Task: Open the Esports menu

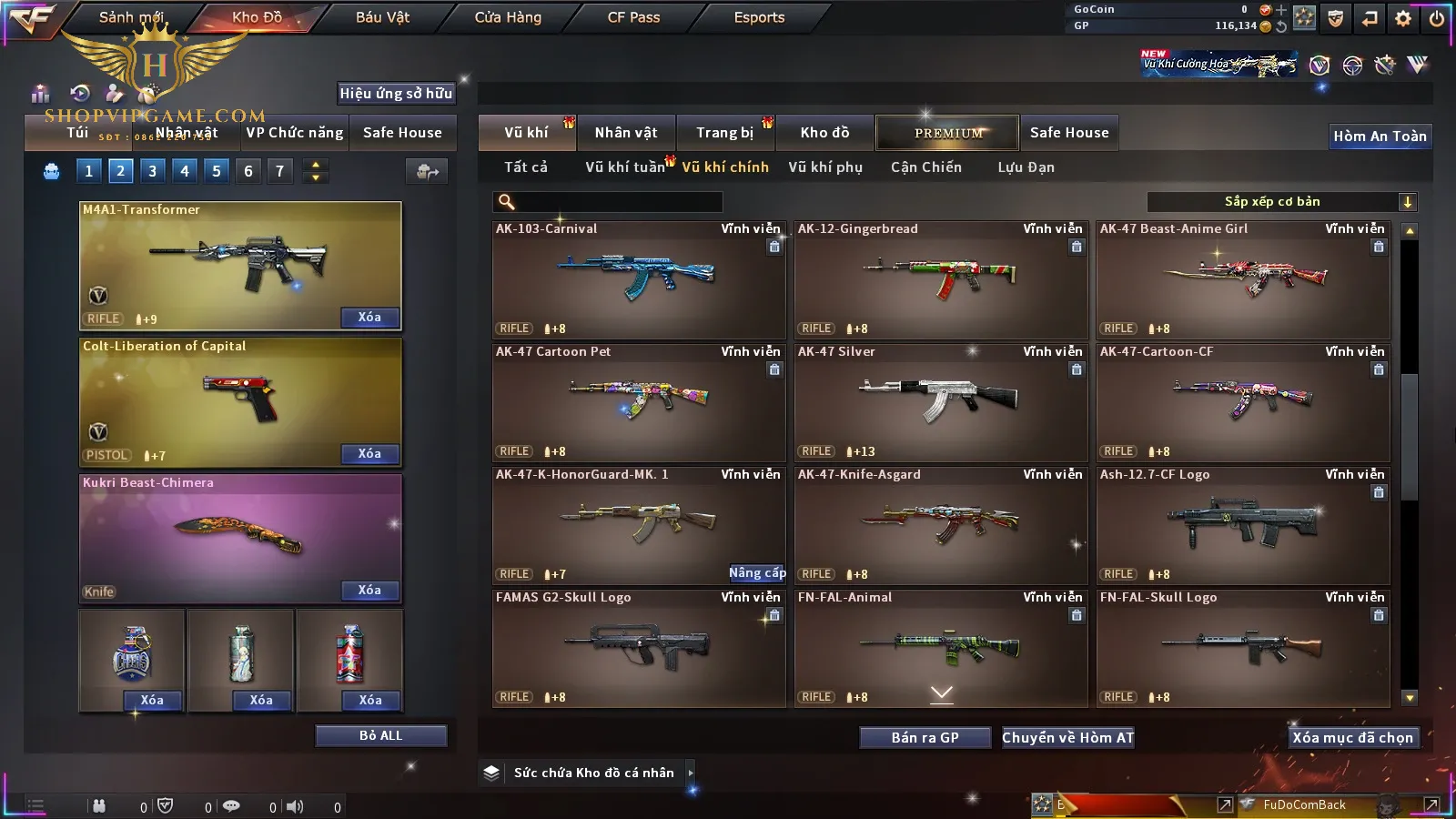Action: 759,17
